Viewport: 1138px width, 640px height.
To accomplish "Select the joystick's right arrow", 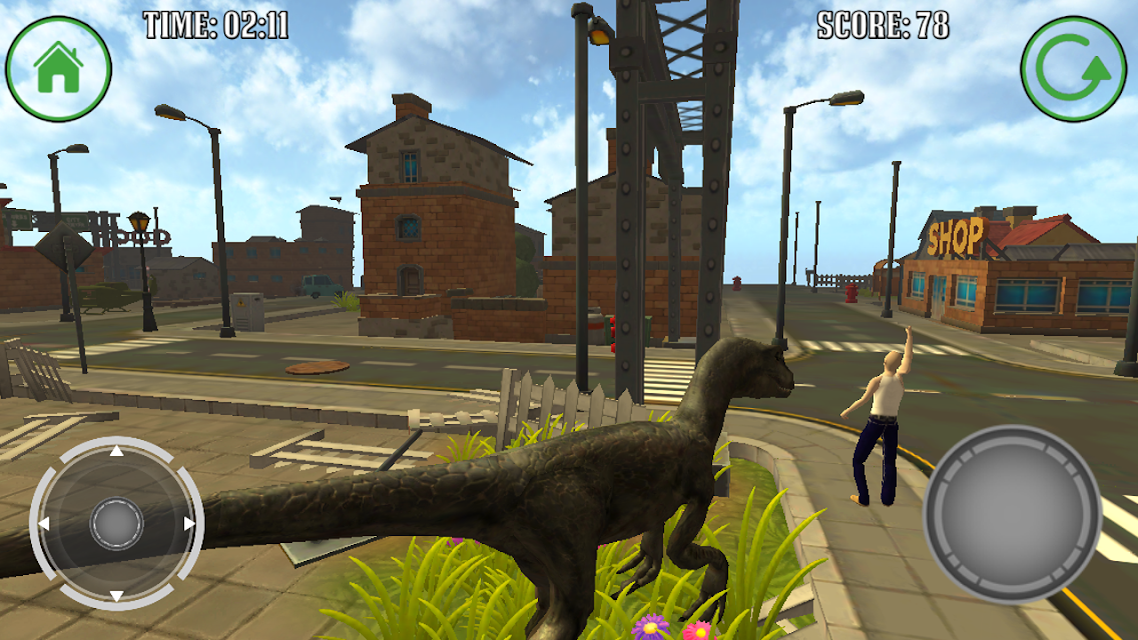I will pos(189,524).
